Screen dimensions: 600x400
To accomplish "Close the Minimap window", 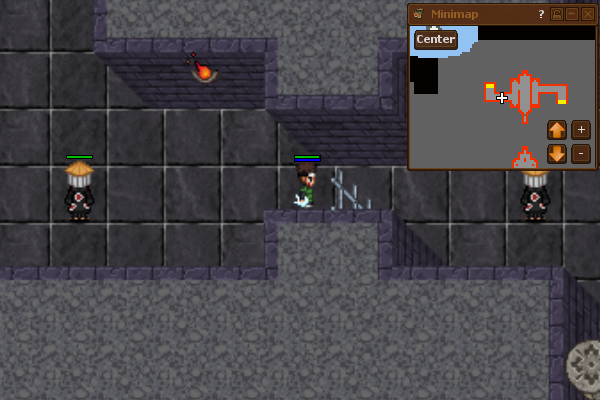I will click(x=587, y=14).
